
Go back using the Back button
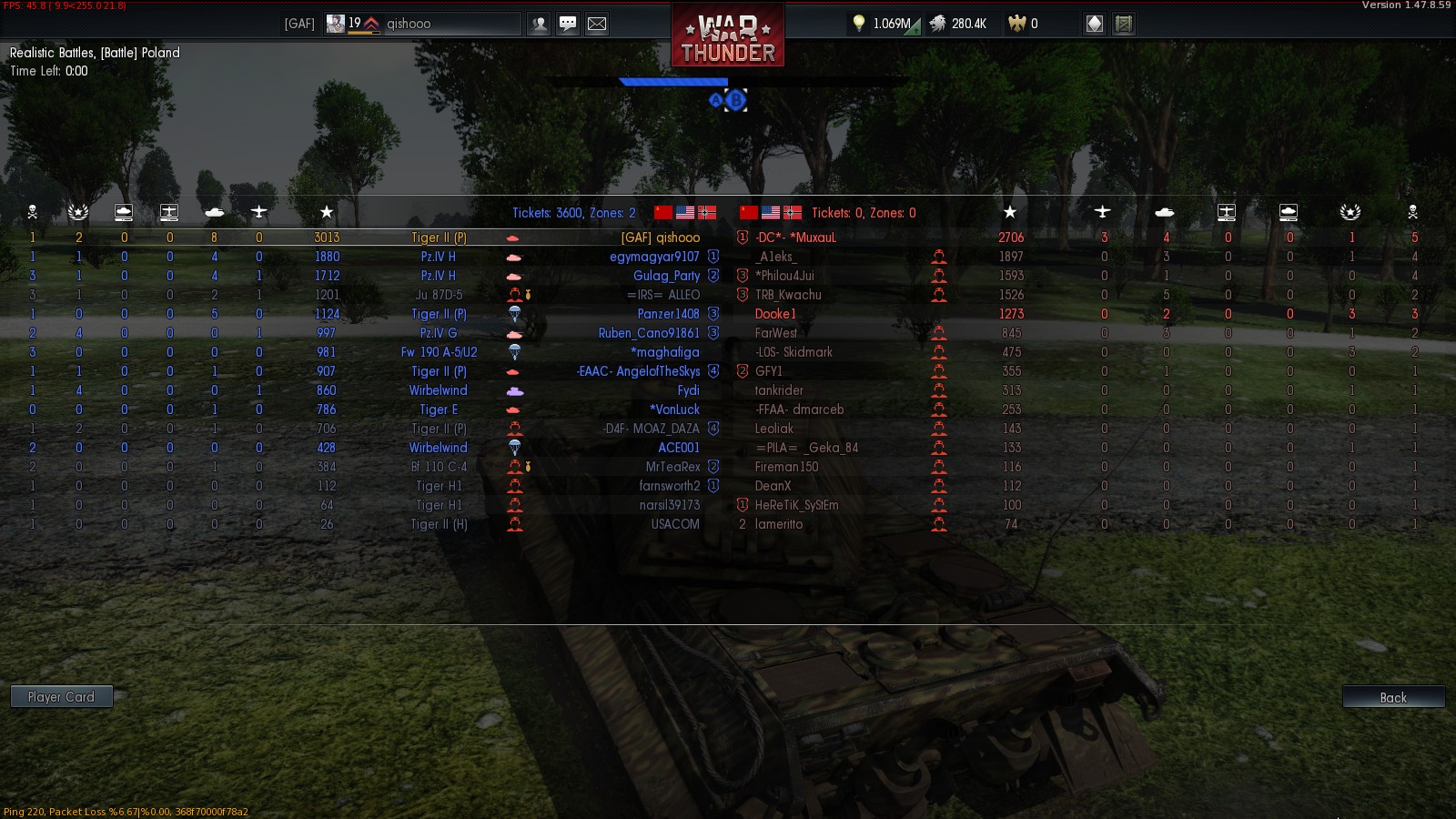(1393, 697)
